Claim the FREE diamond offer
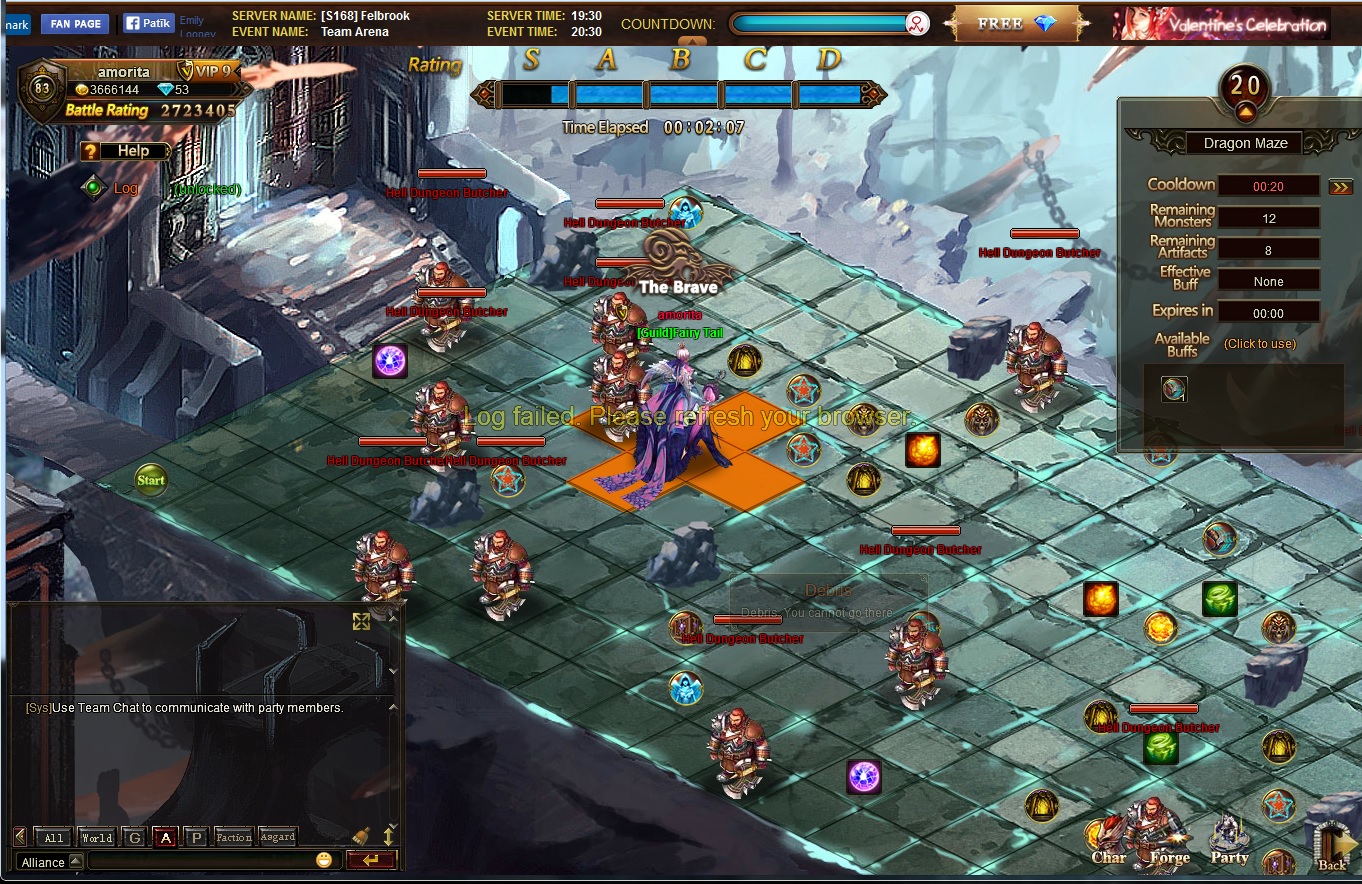 (1017, 24)
